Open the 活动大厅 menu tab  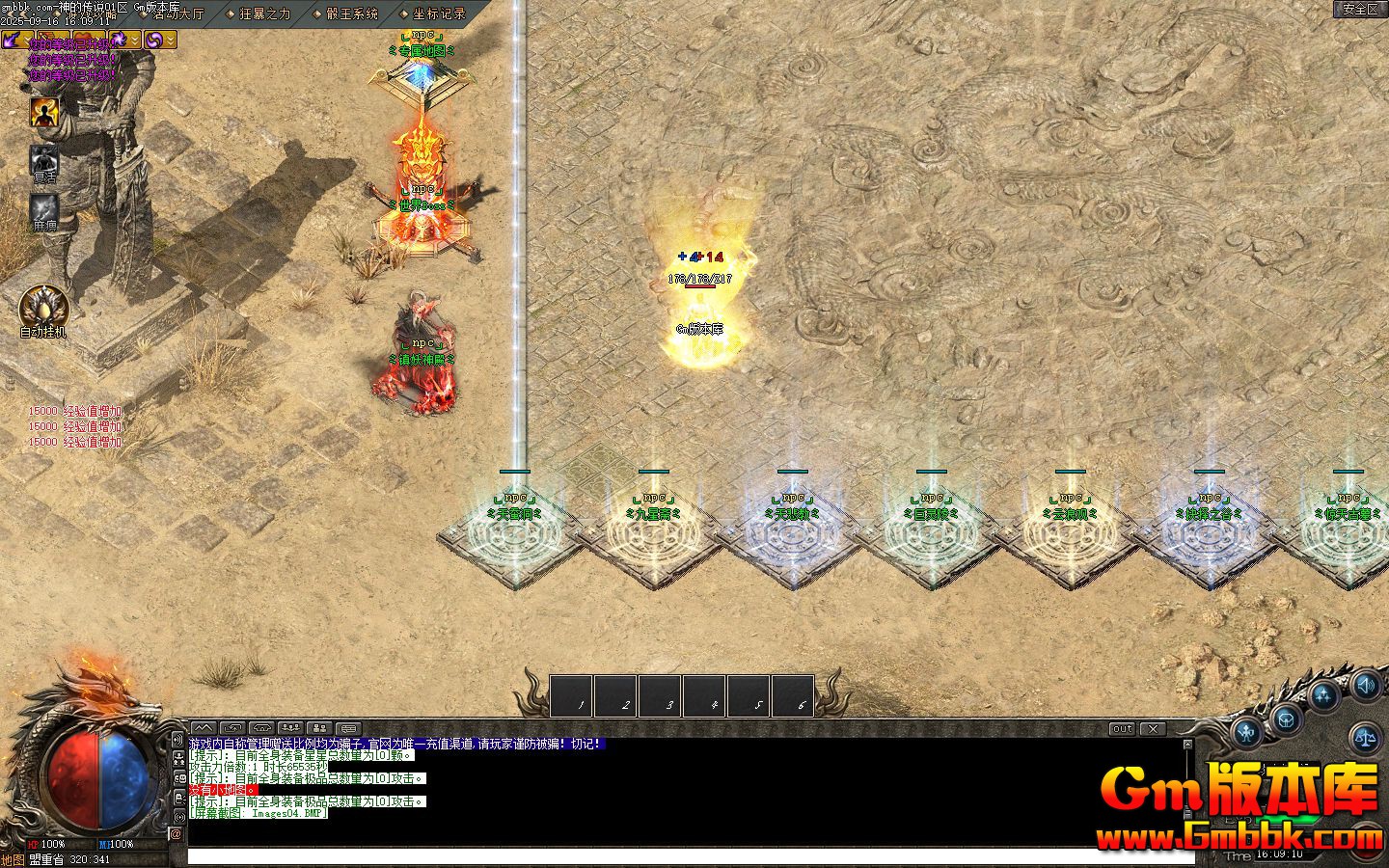click(178, 14)
